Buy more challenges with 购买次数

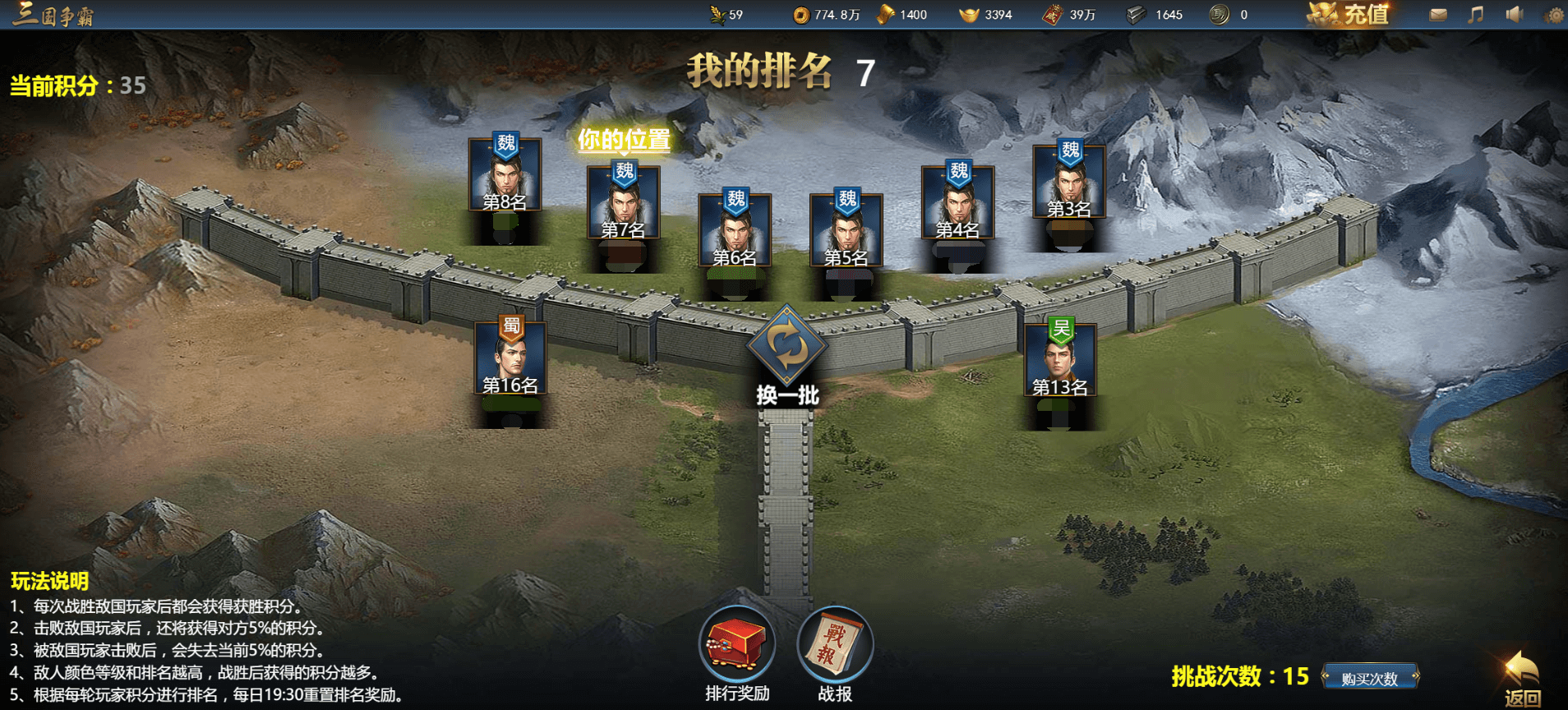point(1369,678)
